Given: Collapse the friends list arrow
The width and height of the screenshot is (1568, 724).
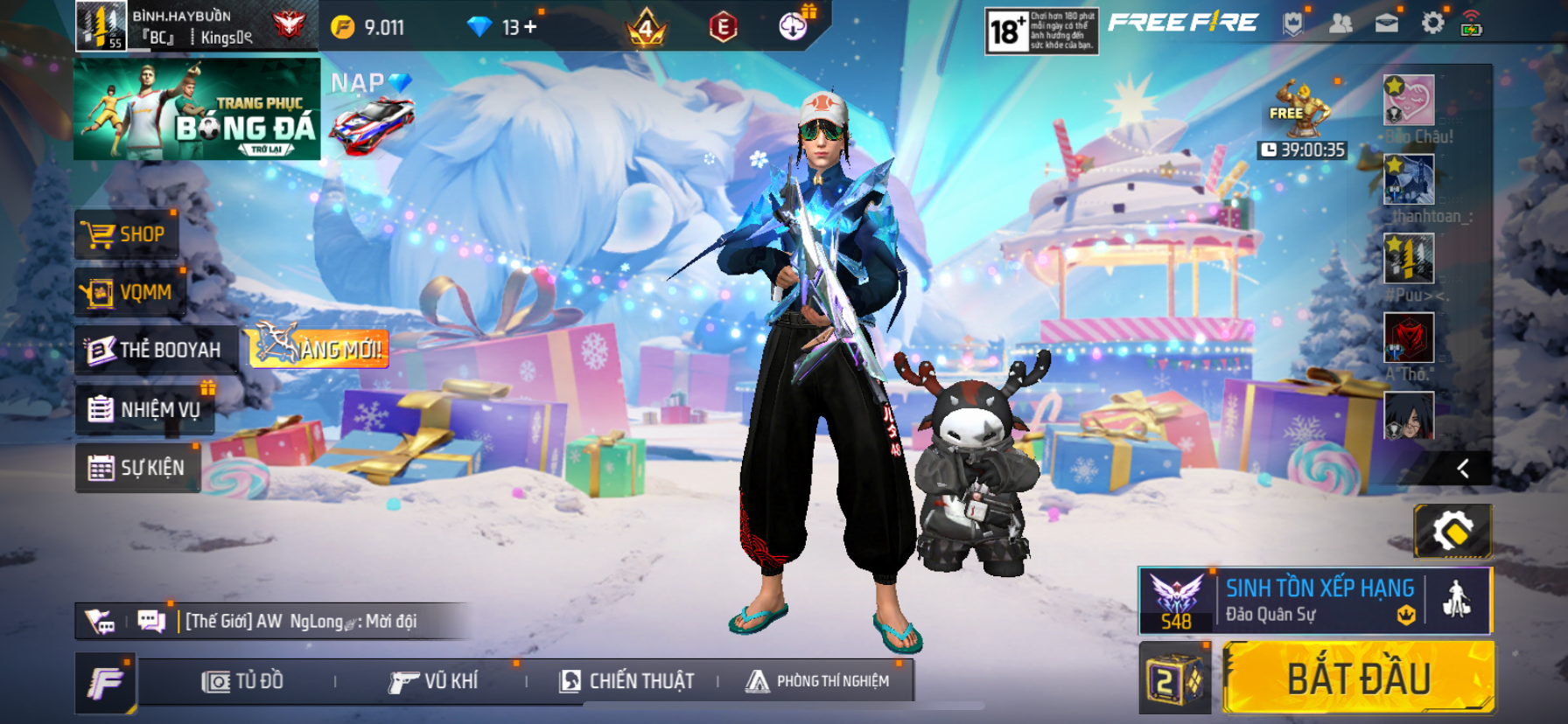Looking at the screenshot, I should (1462, 469).
